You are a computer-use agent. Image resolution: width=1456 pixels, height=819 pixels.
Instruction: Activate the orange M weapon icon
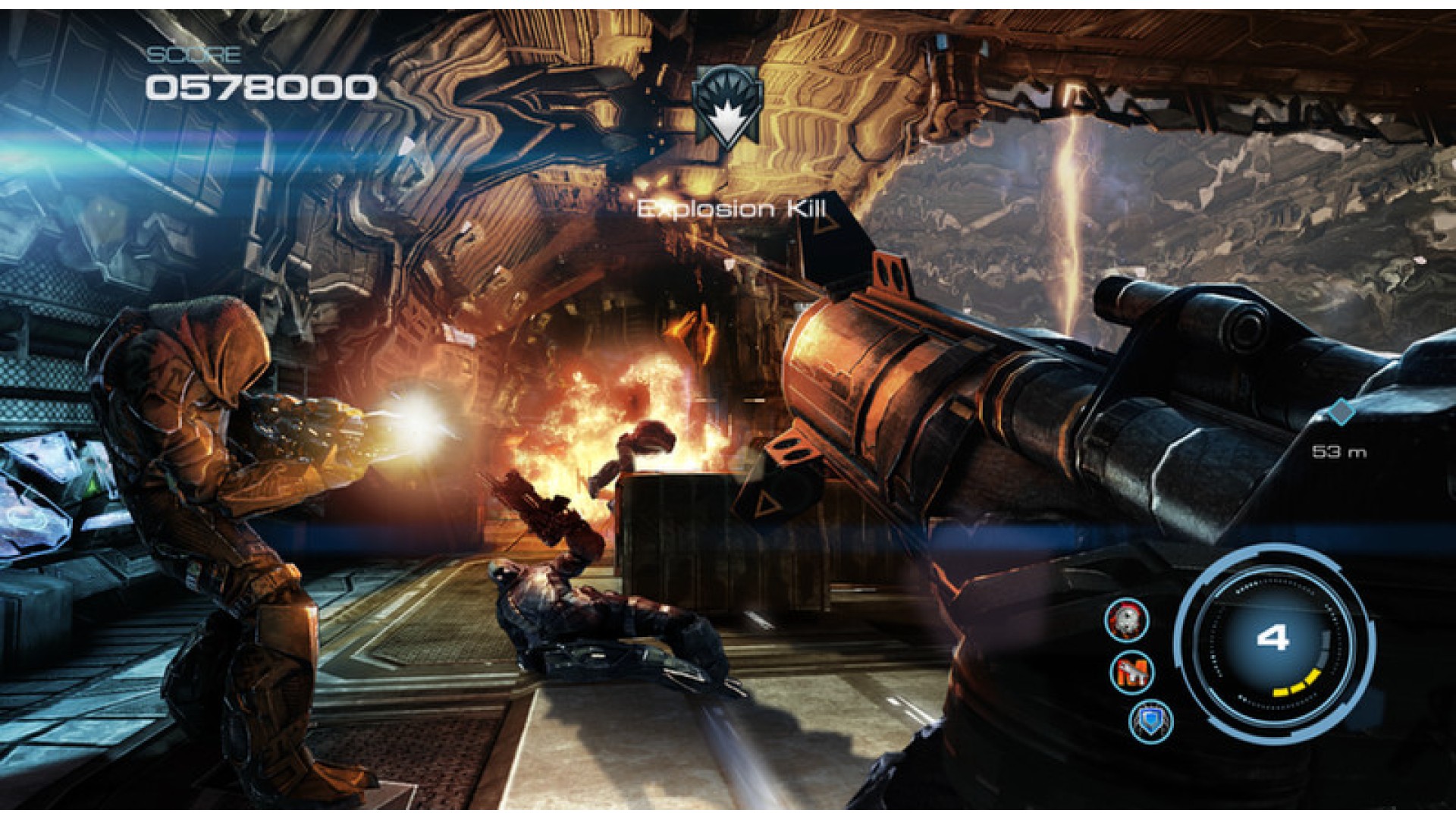click(x=1132, y=672)
